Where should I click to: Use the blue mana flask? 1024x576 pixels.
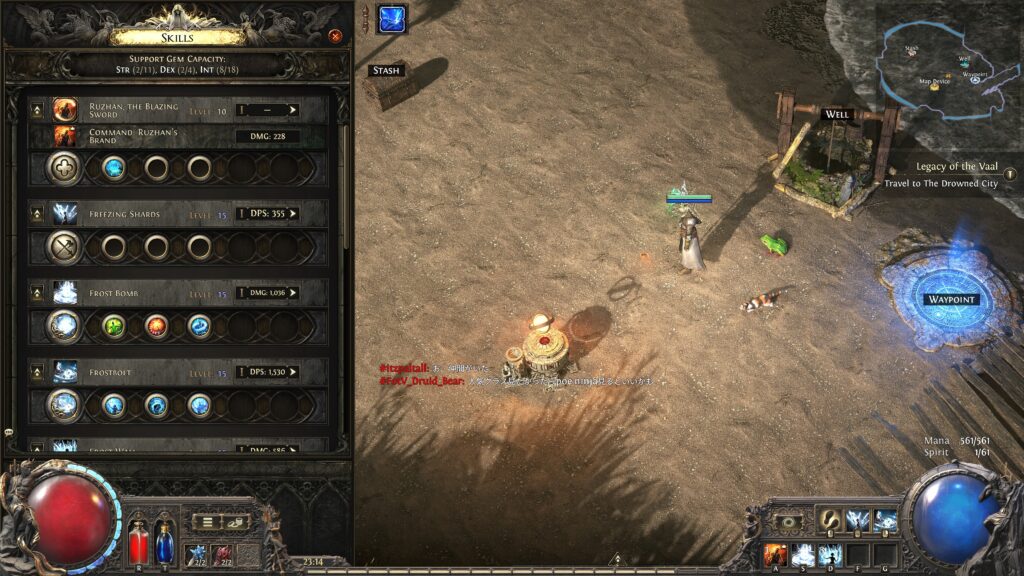[164, 543]
